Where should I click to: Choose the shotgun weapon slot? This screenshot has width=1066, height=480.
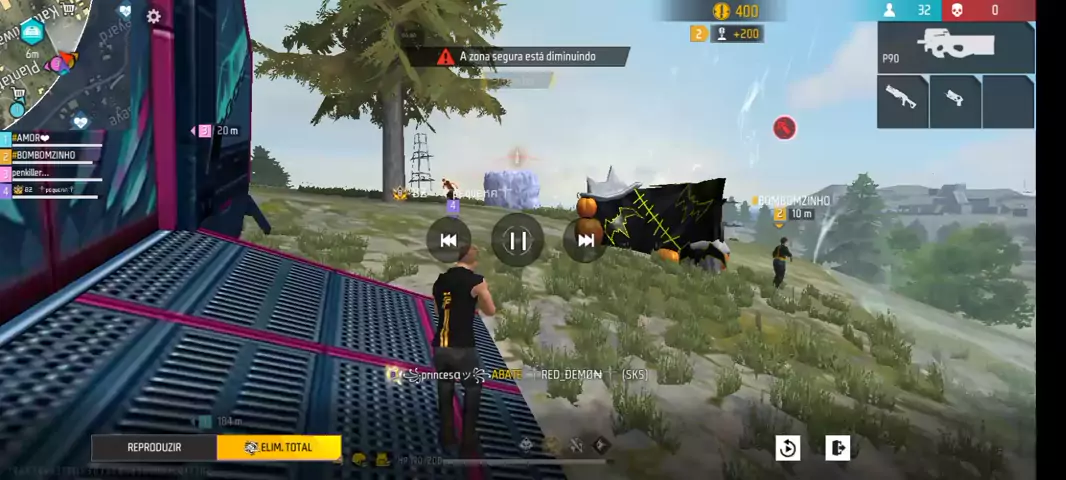pos(902,101)
